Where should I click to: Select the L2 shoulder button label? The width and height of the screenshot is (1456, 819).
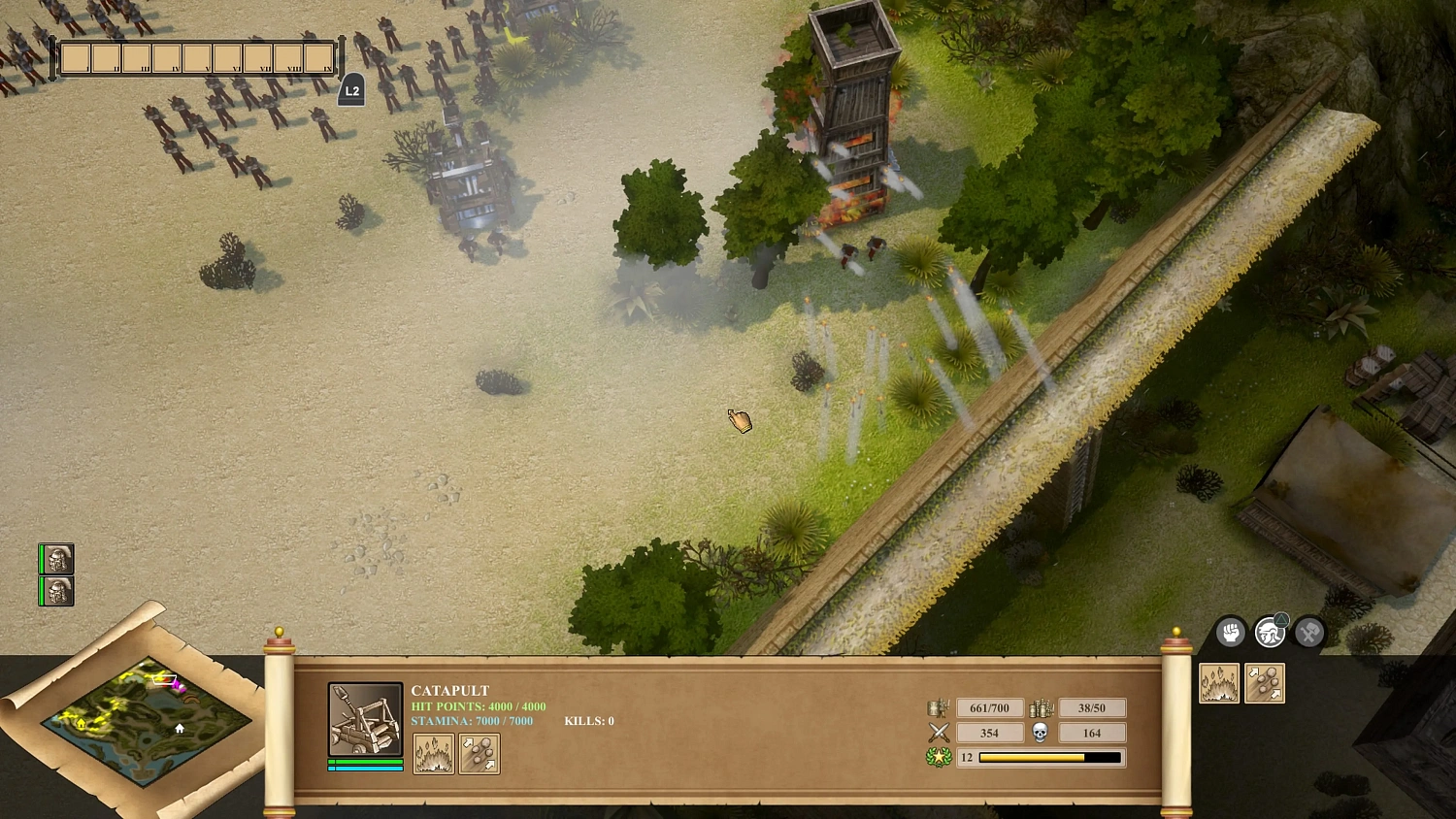(x=350, y=90)
